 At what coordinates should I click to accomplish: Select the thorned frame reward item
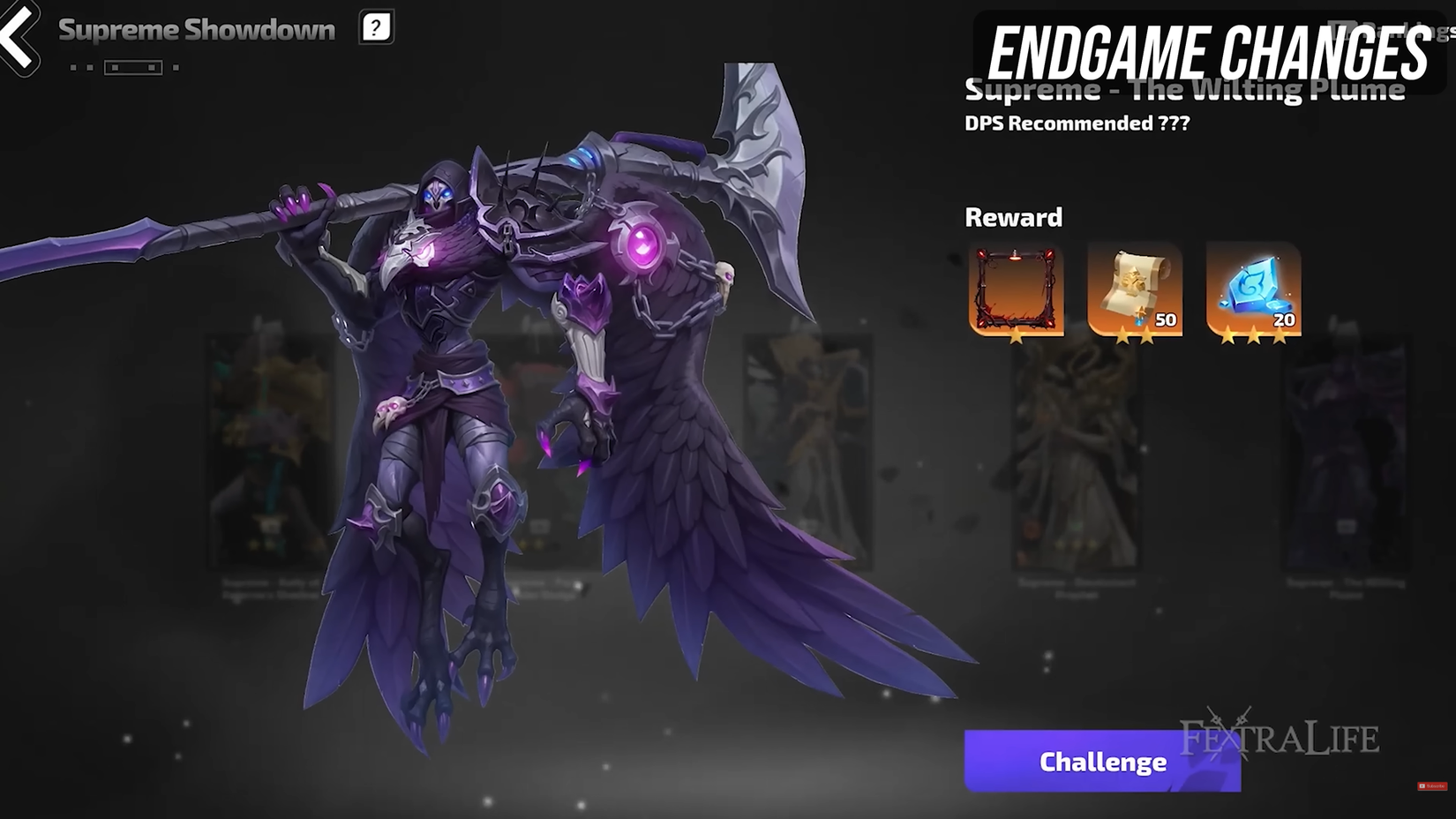(x=1015, y=287)
